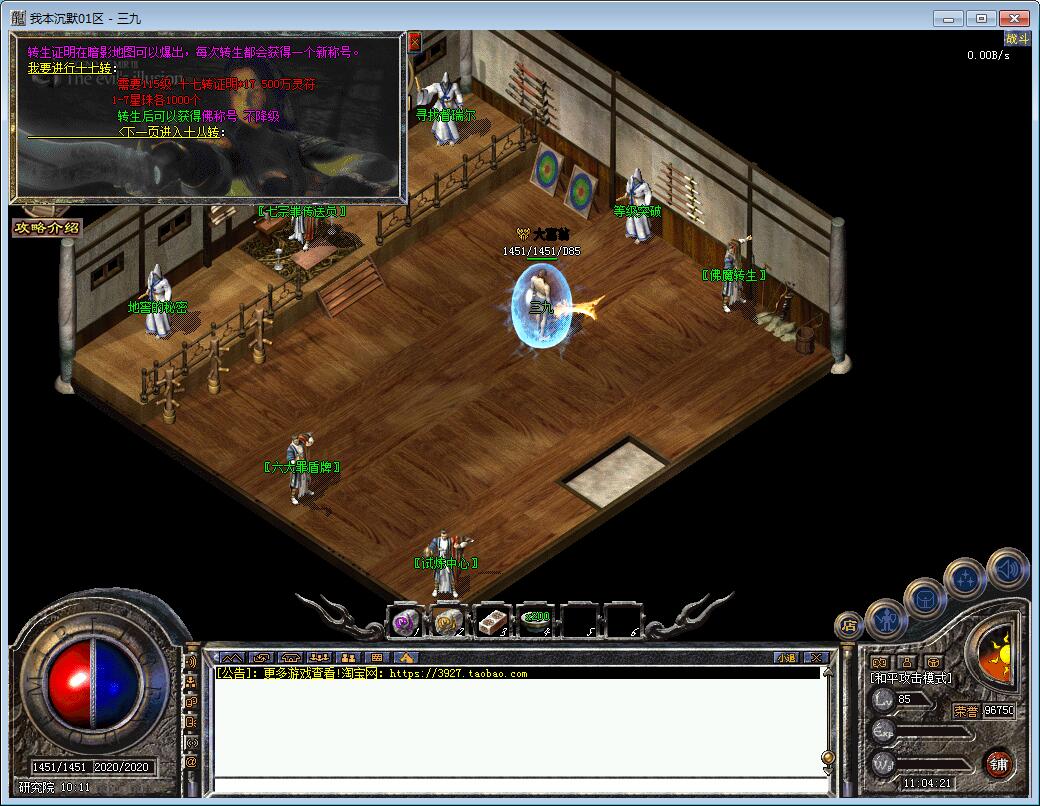Screen dimensions: 1040x806
Task: Use the green bowl item marked x200
Action: coord(536,621)
